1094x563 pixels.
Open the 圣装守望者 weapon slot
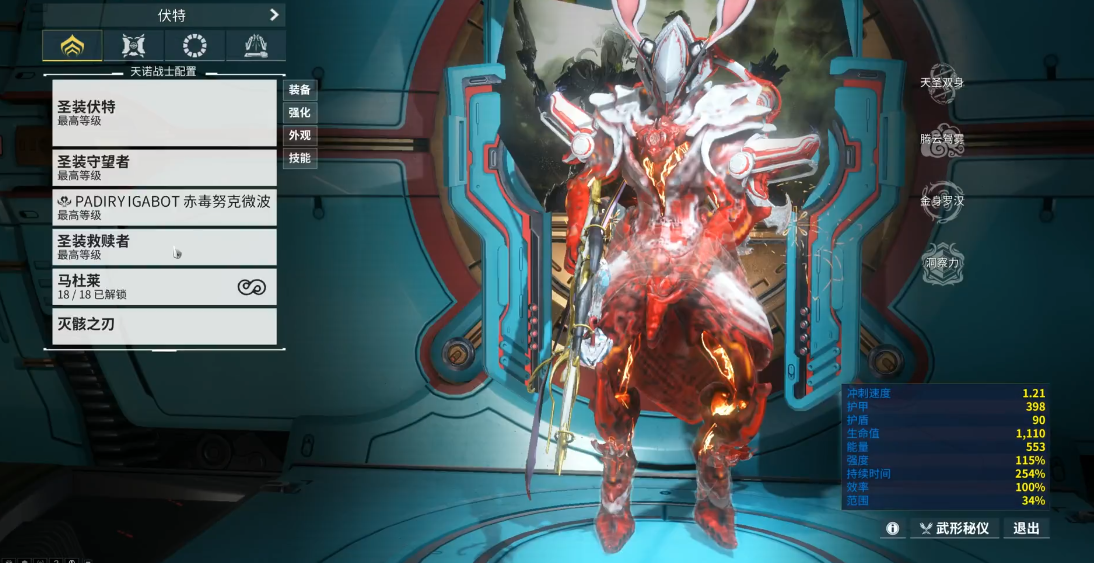point(164,167)
